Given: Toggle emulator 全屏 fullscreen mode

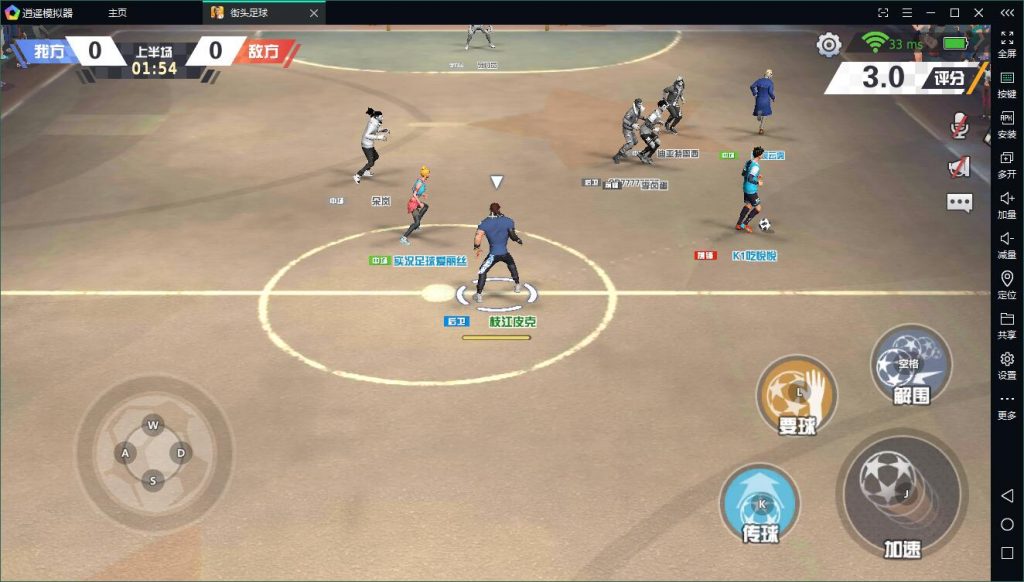Looking at the screenshot, I should point(1007,44).
